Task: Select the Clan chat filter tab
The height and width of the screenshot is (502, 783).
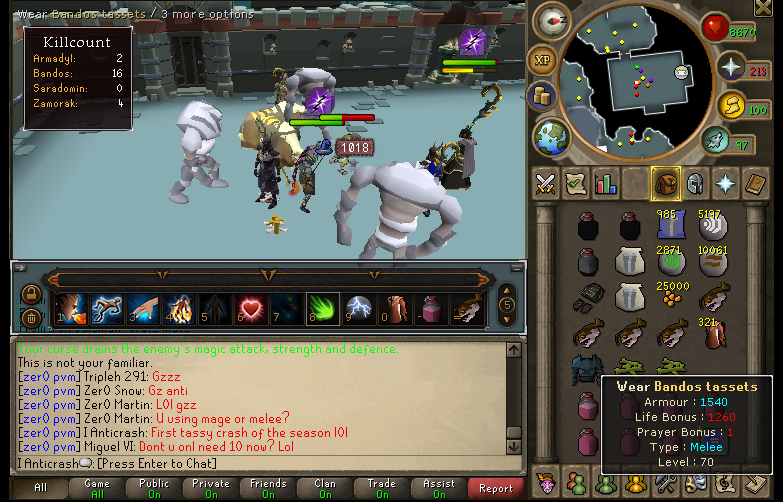Action: 324,488
